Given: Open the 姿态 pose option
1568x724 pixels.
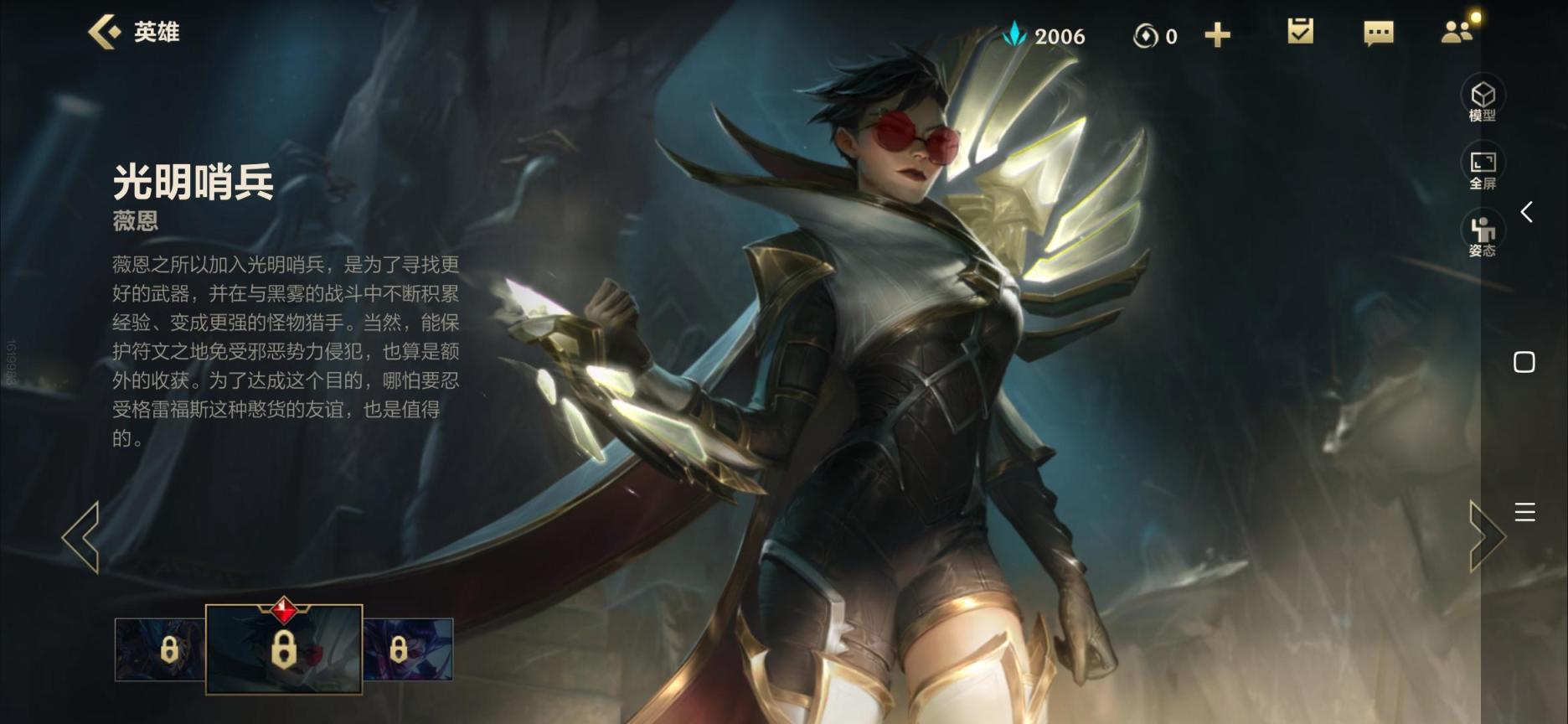Looking at the screenshot, I should [1482, 235].
